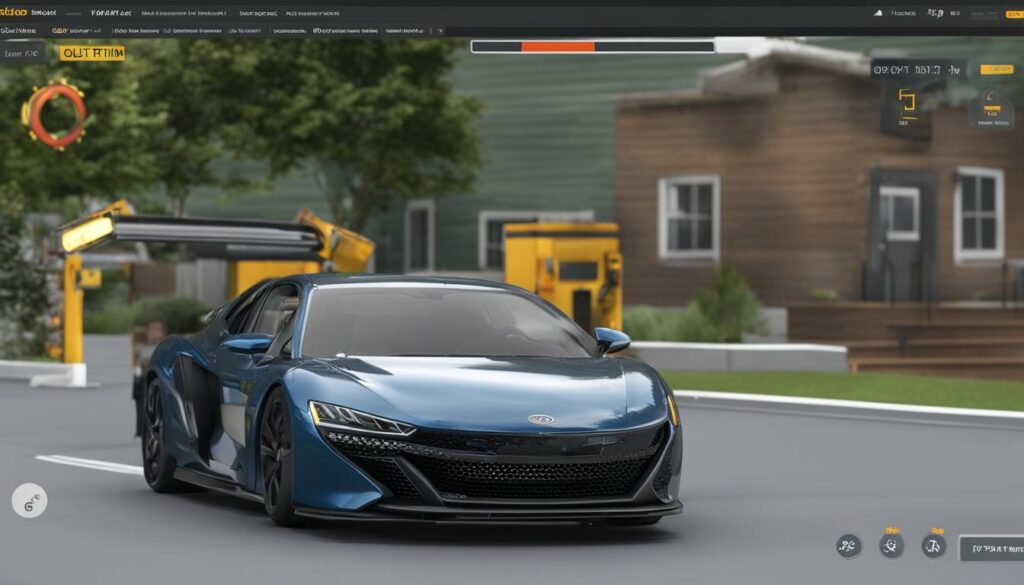The width and height of the screenshot is (1024, 585).
Task: Click the dark rectangular text button at bottom right
Action: point(990,548)
